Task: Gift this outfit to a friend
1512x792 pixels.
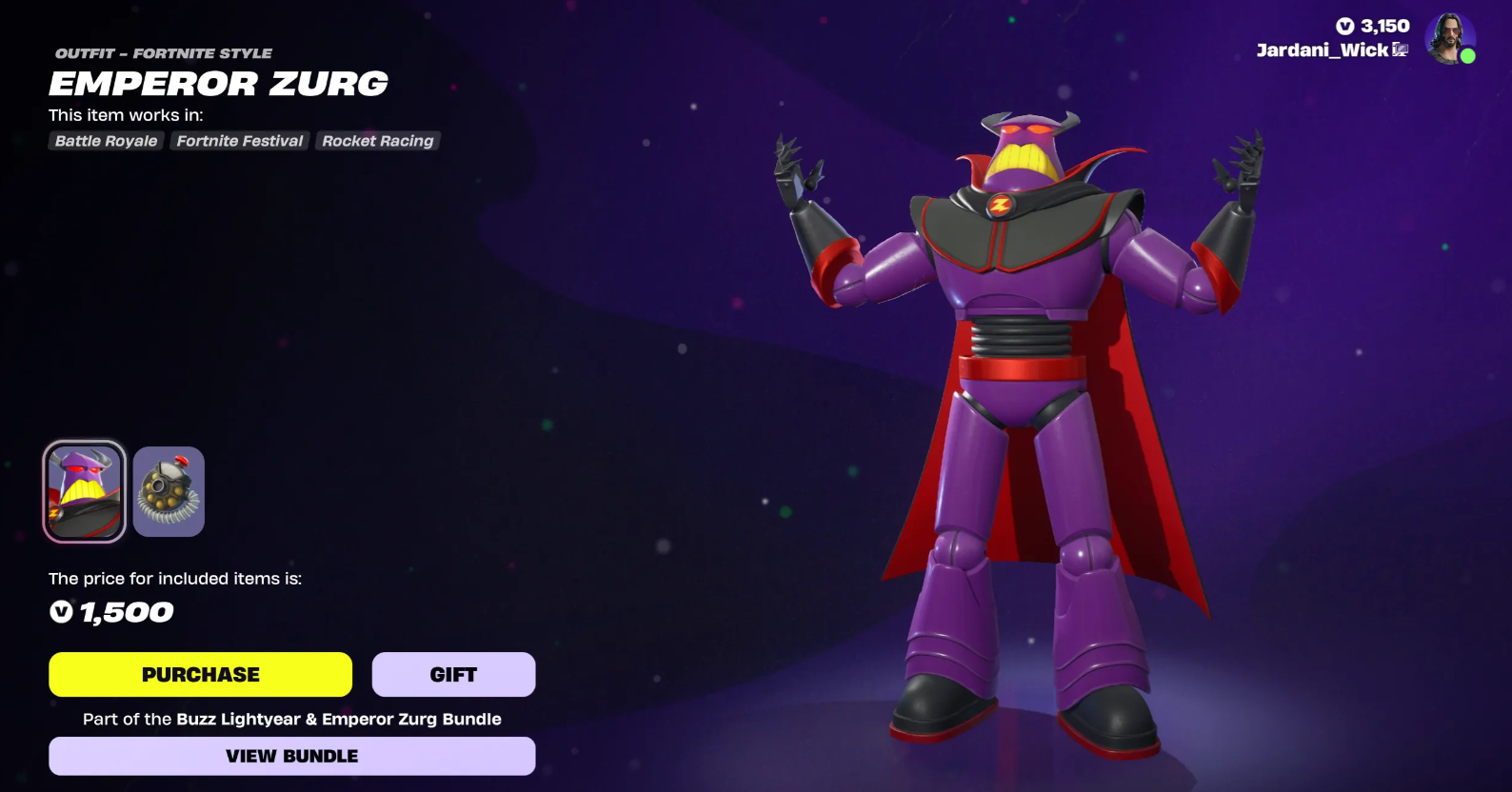Action: (x=453, y=674)
